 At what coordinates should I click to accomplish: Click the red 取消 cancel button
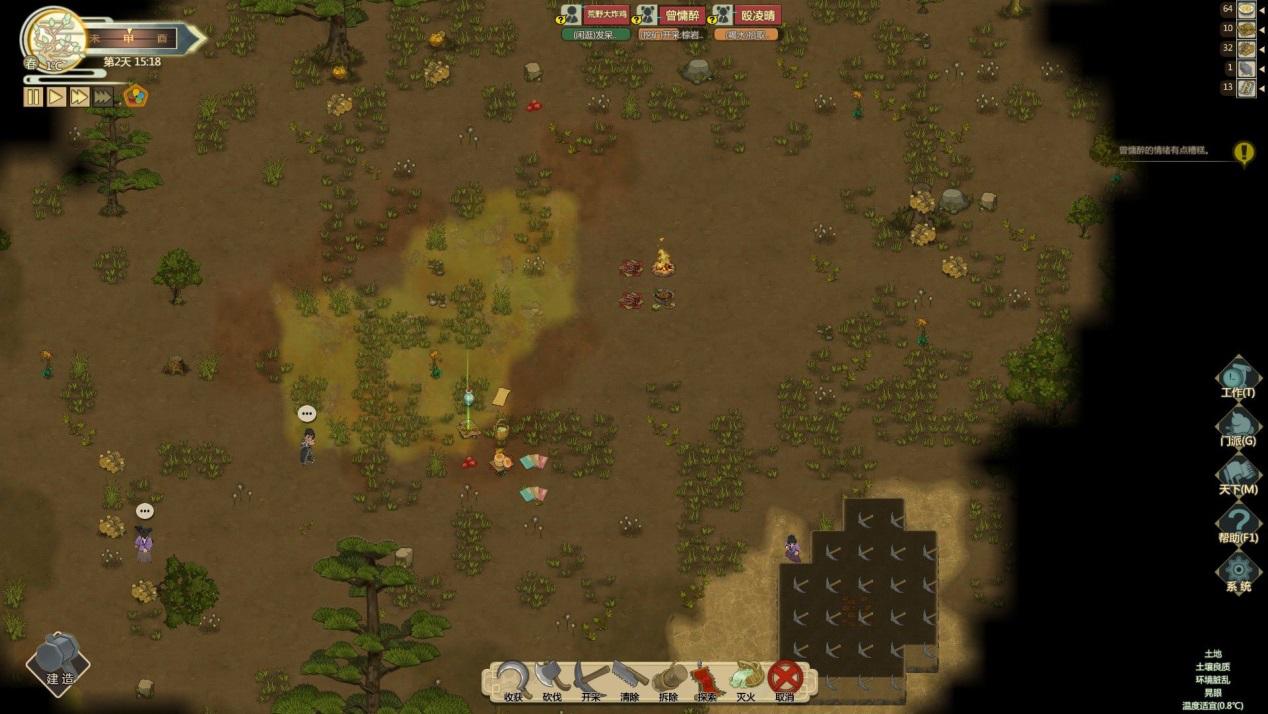pyautogui.click(x=785, y=678)
